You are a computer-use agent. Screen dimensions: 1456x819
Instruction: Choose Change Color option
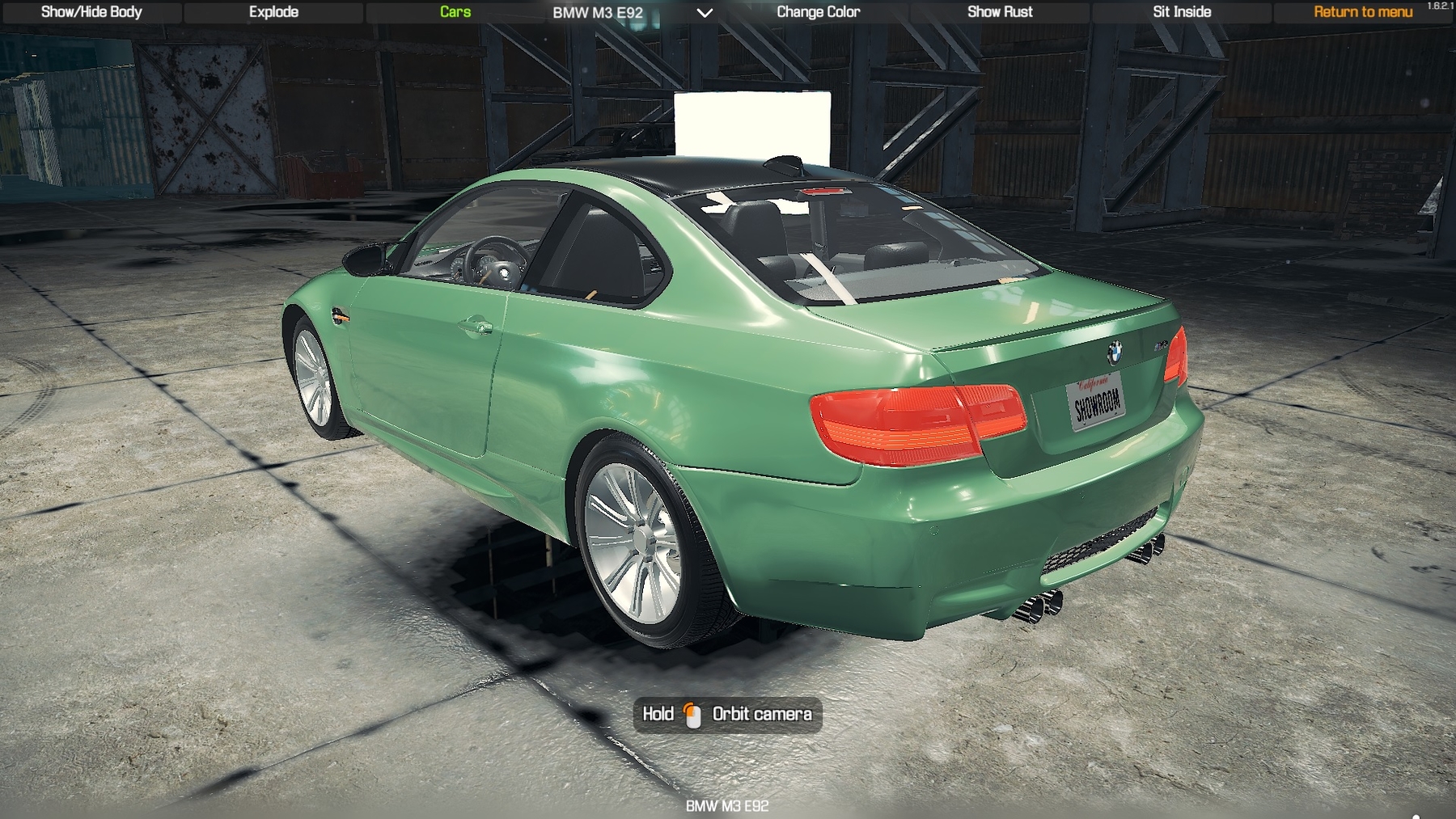click(818, 12)
